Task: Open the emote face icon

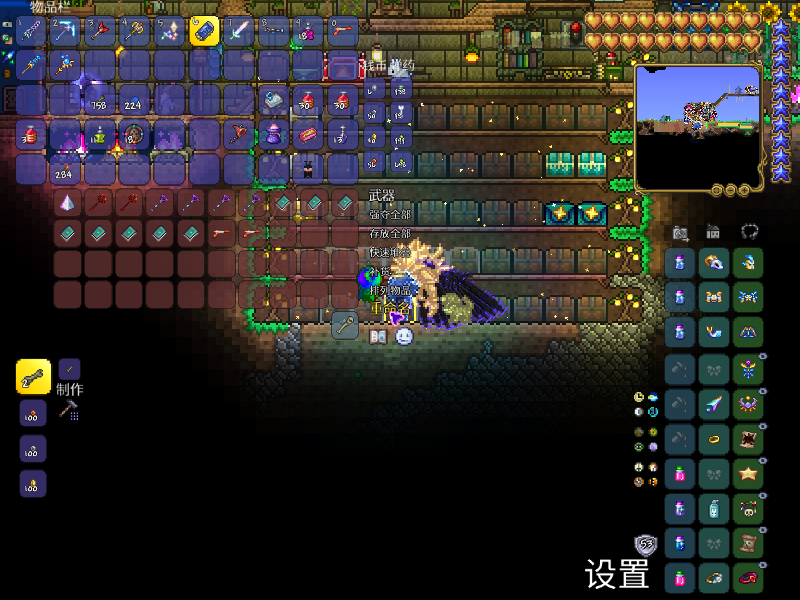Action: click(x=404, y=337)
